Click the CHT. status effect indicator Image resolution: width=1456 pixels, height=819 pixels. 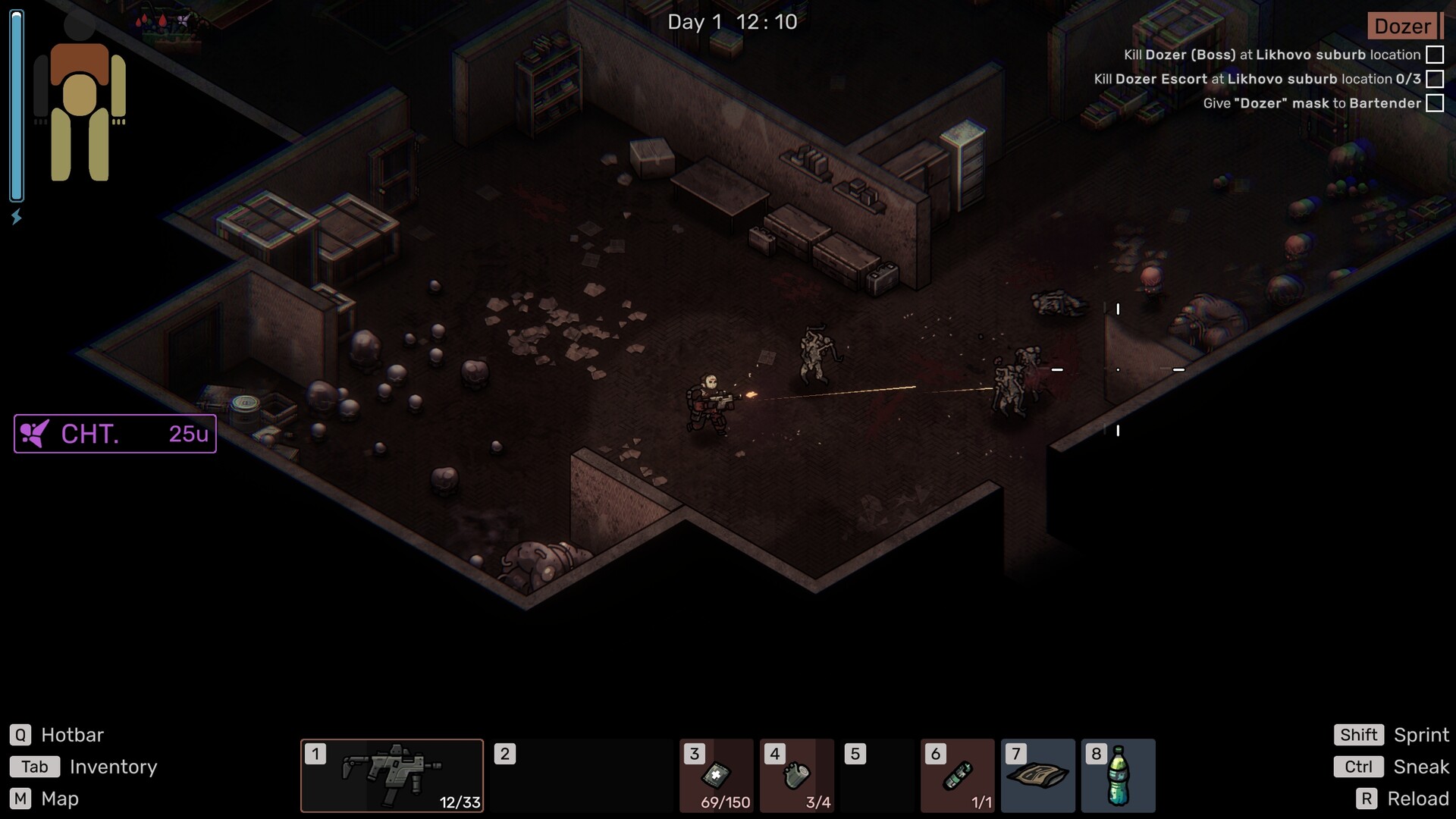click(x=115, y=434)
